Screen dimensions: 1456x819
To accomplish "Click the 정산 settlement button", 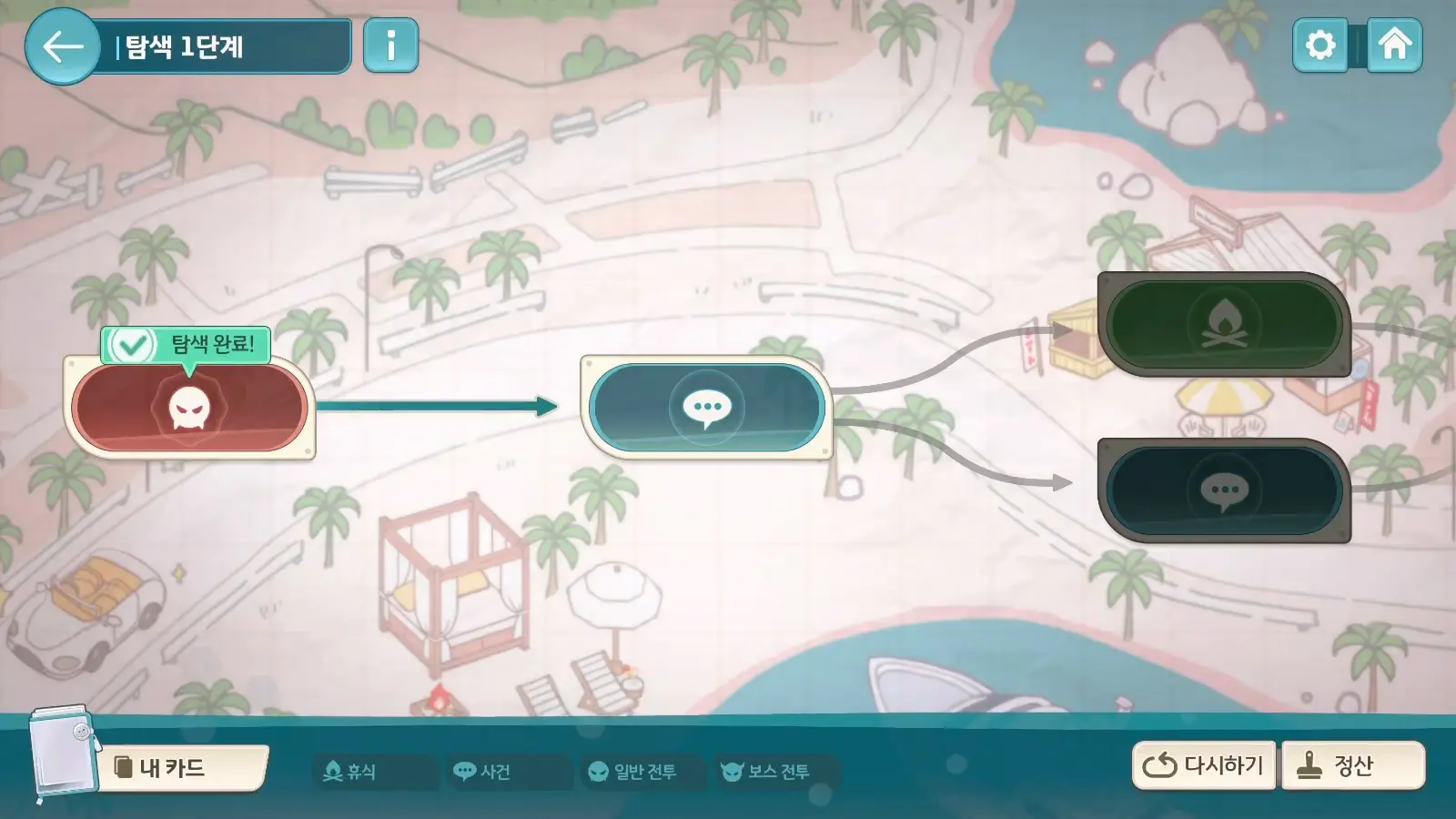I will click(x=1352, y=765).
